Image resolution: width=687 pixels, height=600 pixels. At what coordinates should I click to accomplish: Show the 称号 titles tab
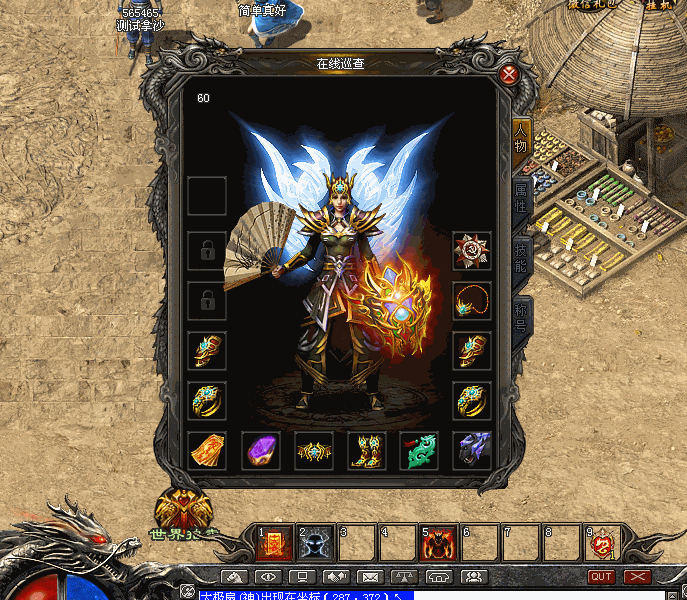click(x=521, y=317)
